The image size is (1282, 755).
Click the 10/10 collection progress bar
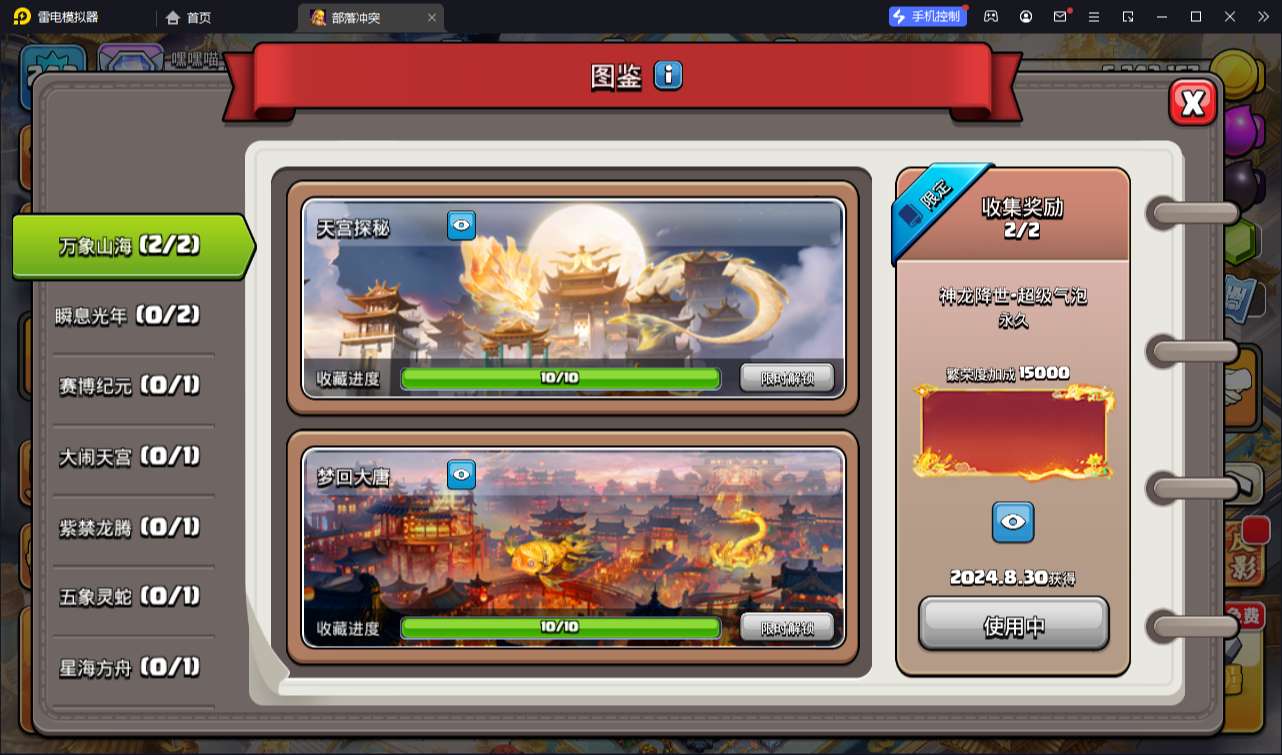tap(560, 379)
